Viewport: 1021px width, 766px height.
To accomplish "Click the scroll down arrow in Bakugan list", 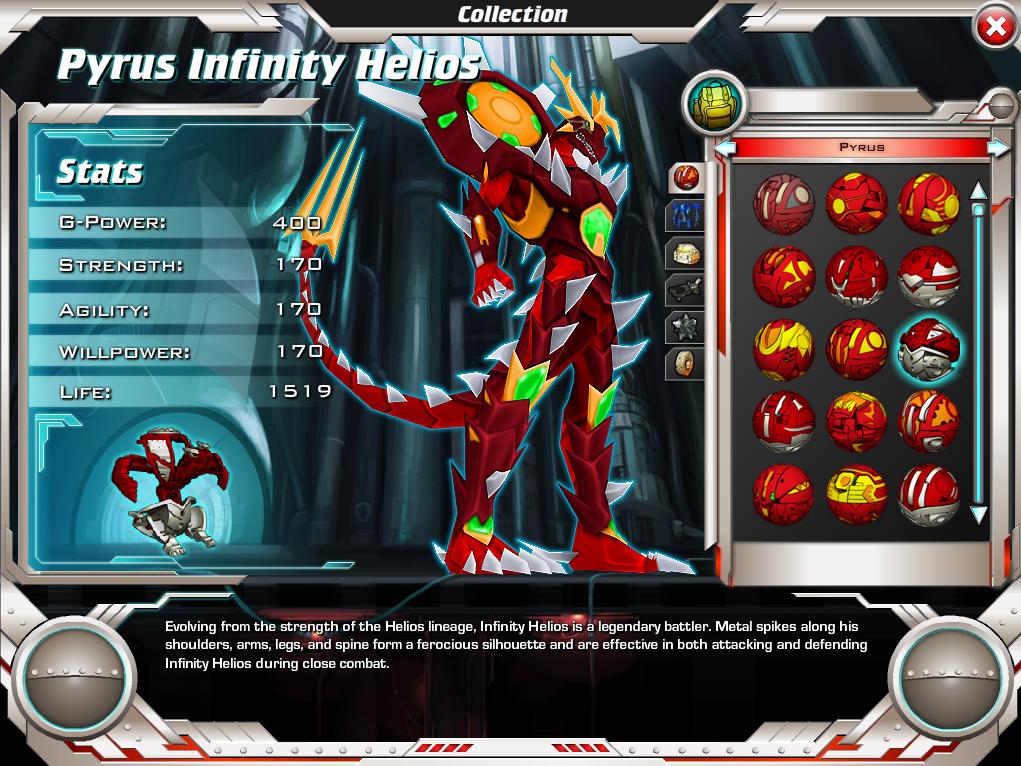I will pos(979,515).
